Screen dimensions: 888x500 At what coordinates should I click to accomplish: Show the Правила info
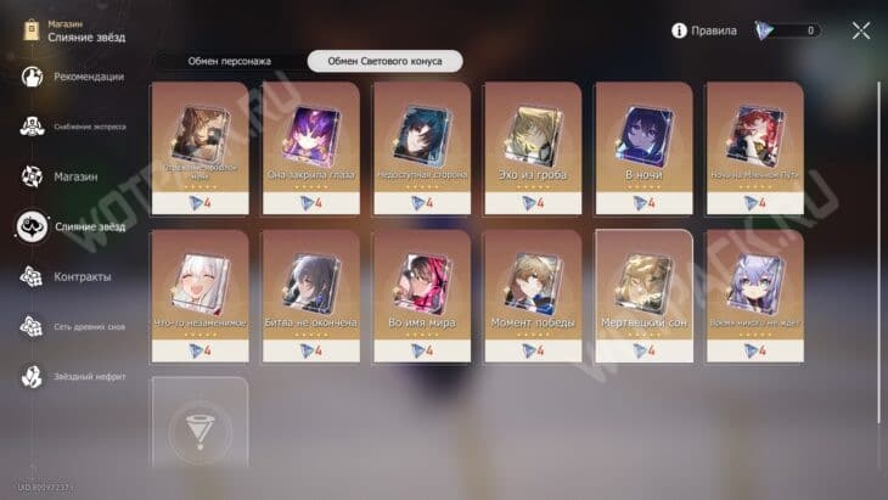(704, 31)
